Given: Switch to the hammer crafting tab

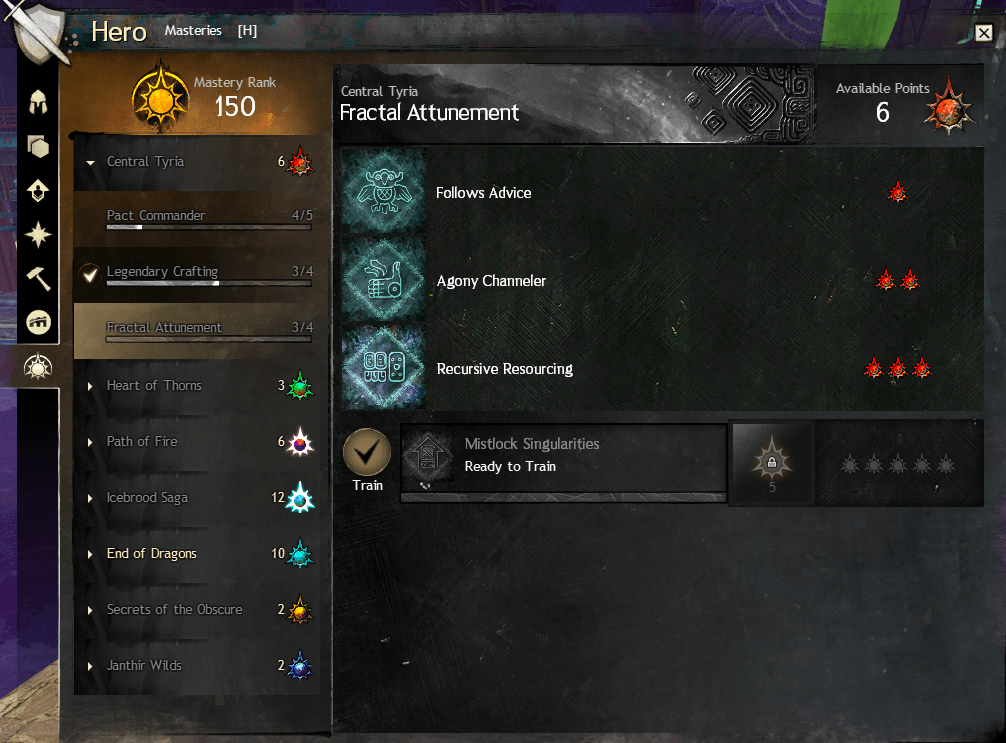Looking at the screenshot, I should pyautogui.click(x=39, y=279).
